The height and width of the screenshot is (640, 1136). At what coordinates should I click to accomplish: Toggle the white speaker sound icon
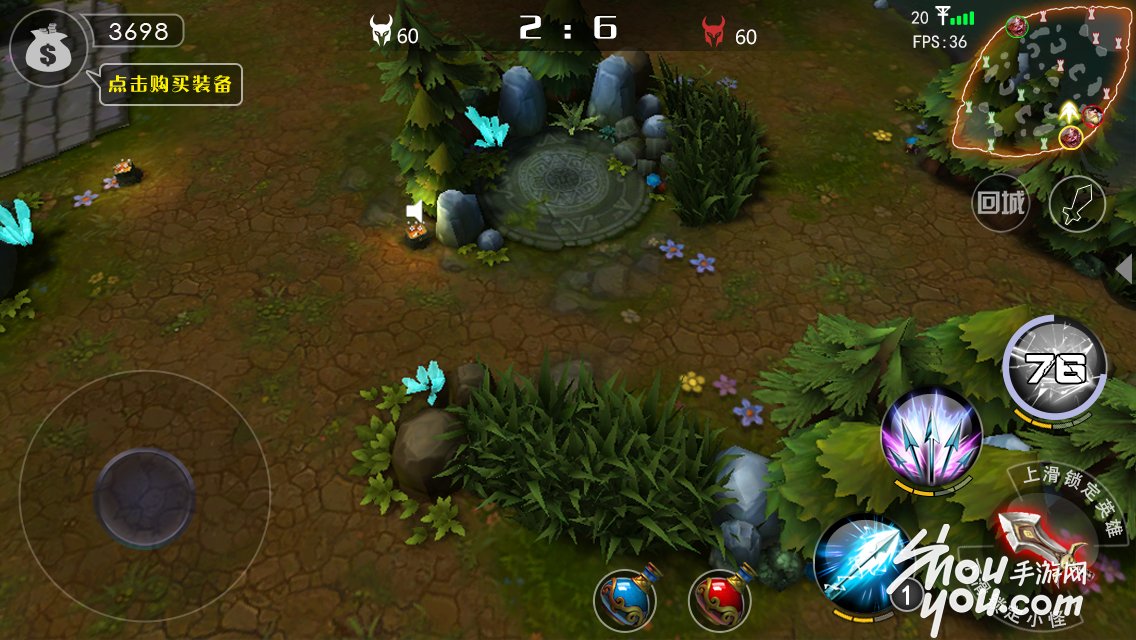[x=414, y=211]
